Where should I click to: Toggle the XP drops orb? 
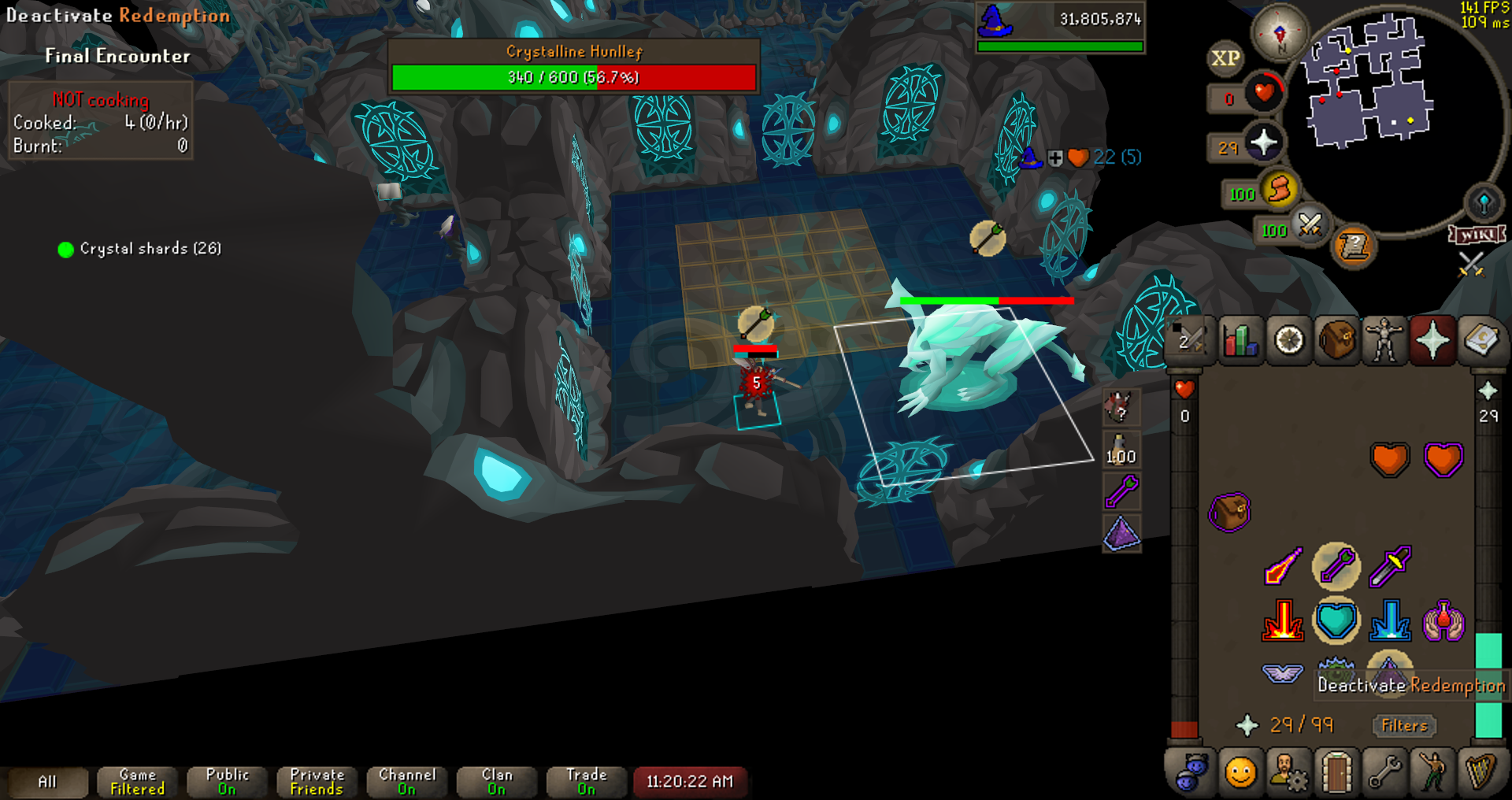click(1225, 58)
